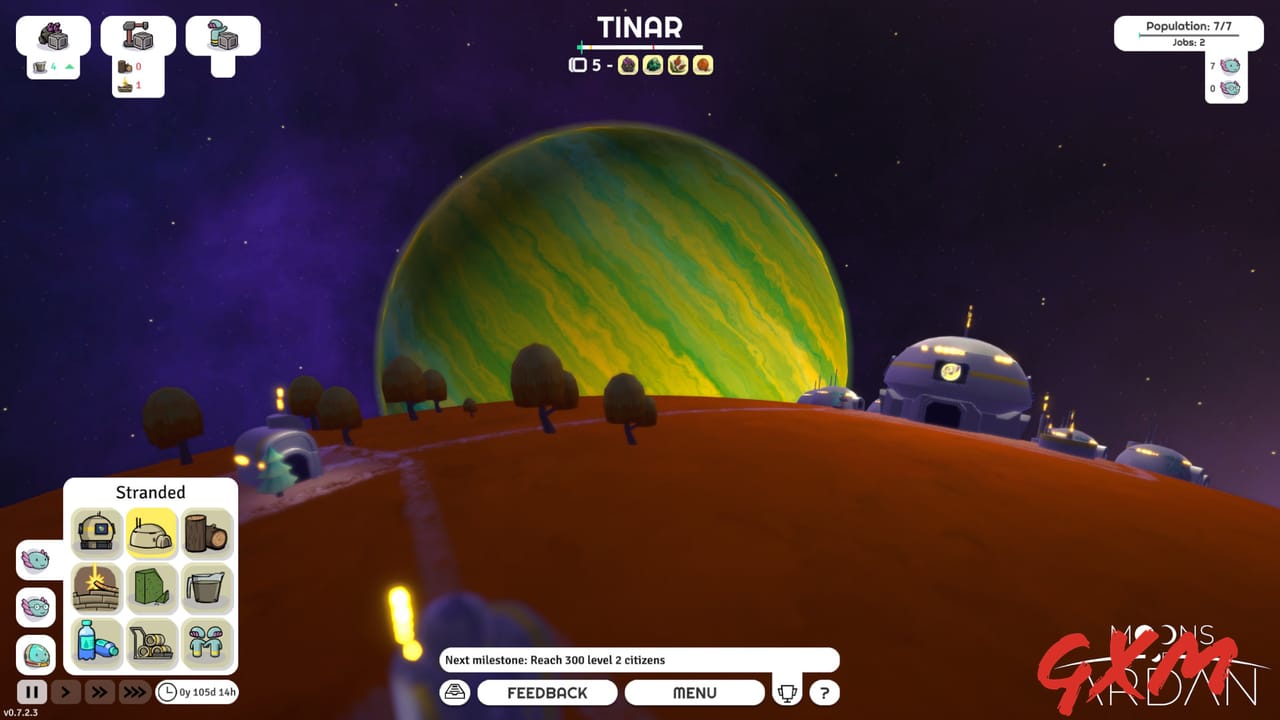Choose the campfire forge building icon
Image resolution: width=1280 pixels, height=720 pixels.
click(x=95, y=587)
